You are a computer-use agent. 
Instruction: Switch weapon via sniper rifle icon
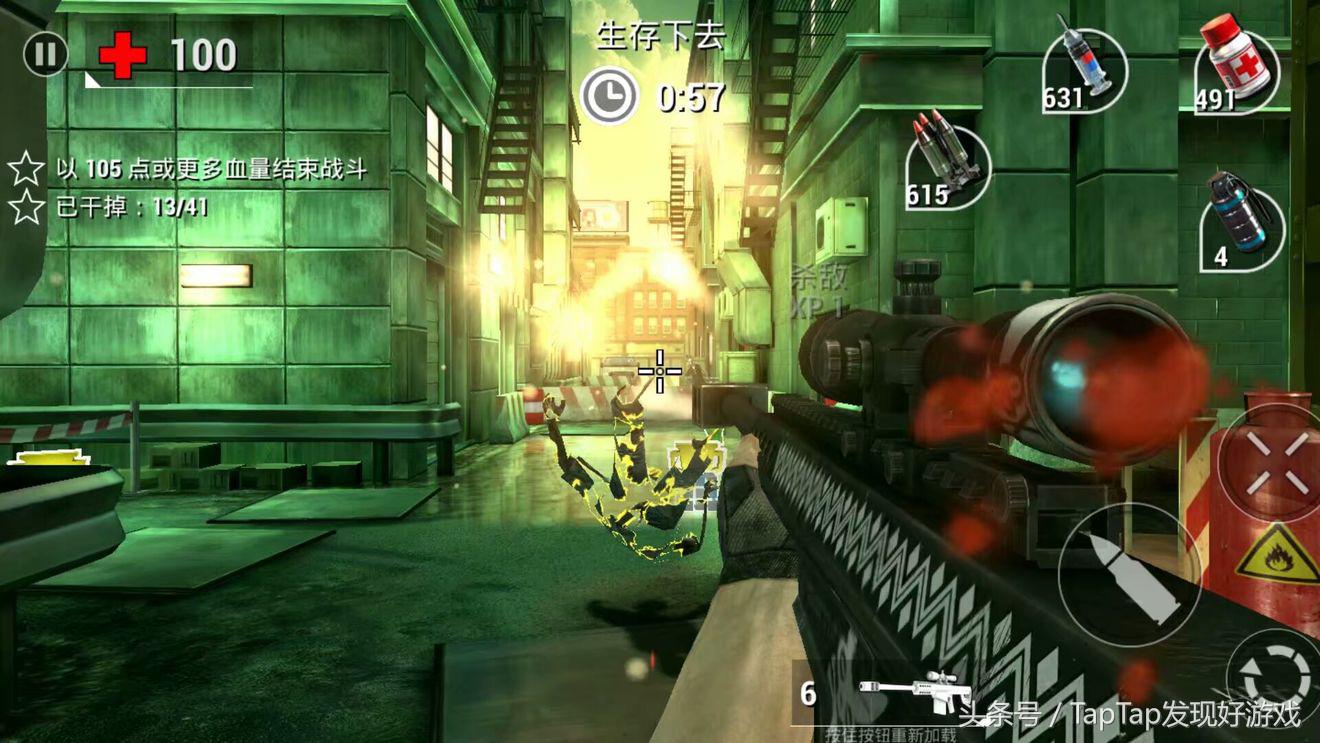pyautogui.click(x=910, y=689)
